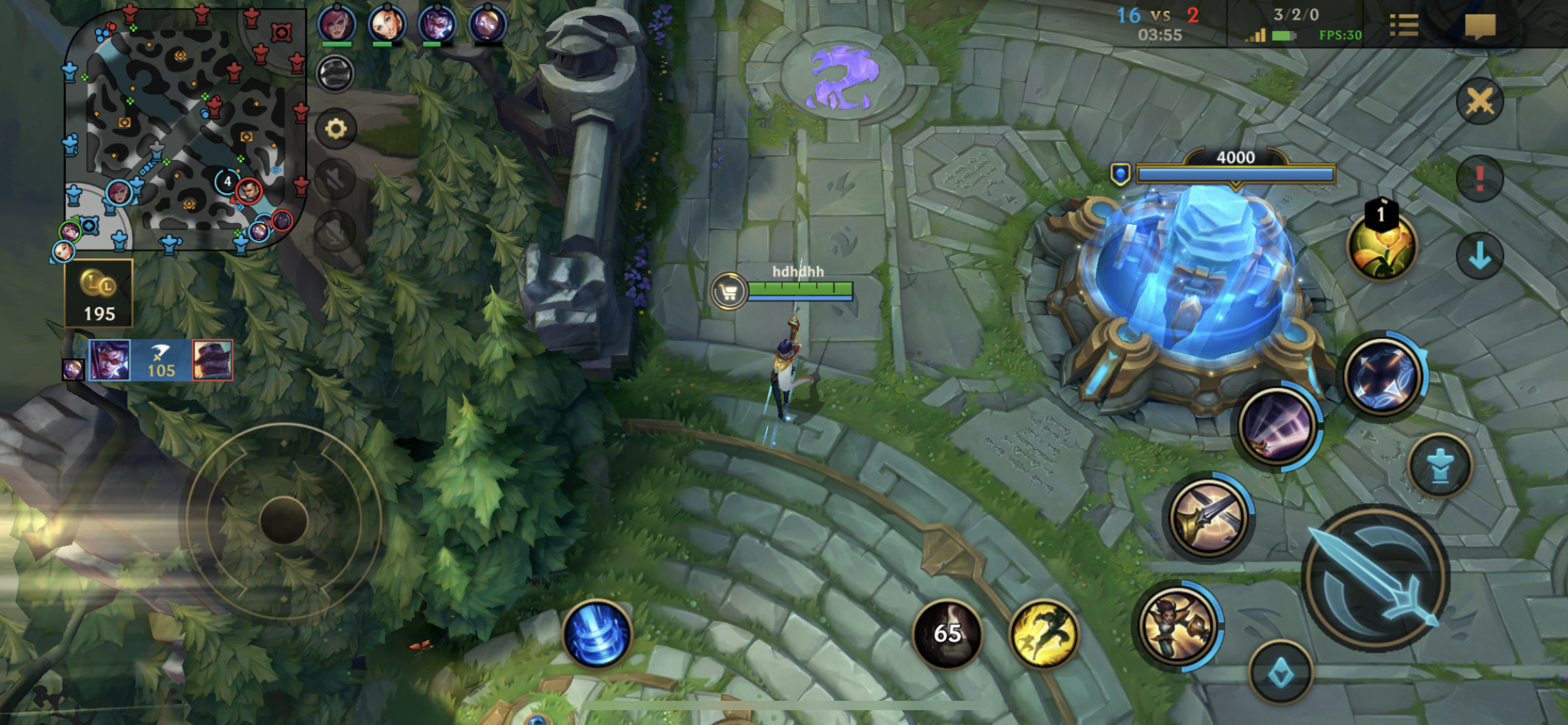This screenshot has height=725, width=1568.
Task: Activate the blue Recall button
Action: [x=597, y=634]
